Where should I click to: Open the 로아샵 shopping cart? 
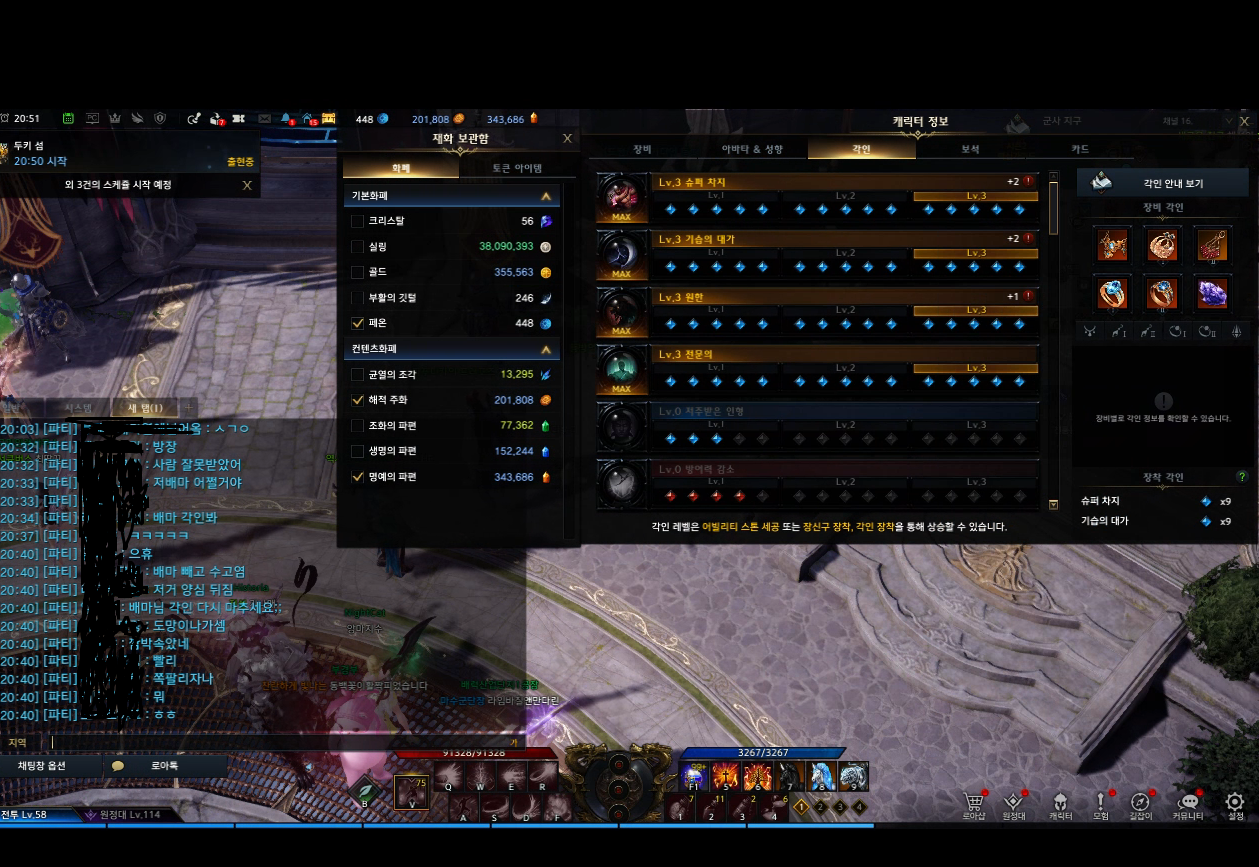coord(973,803)
